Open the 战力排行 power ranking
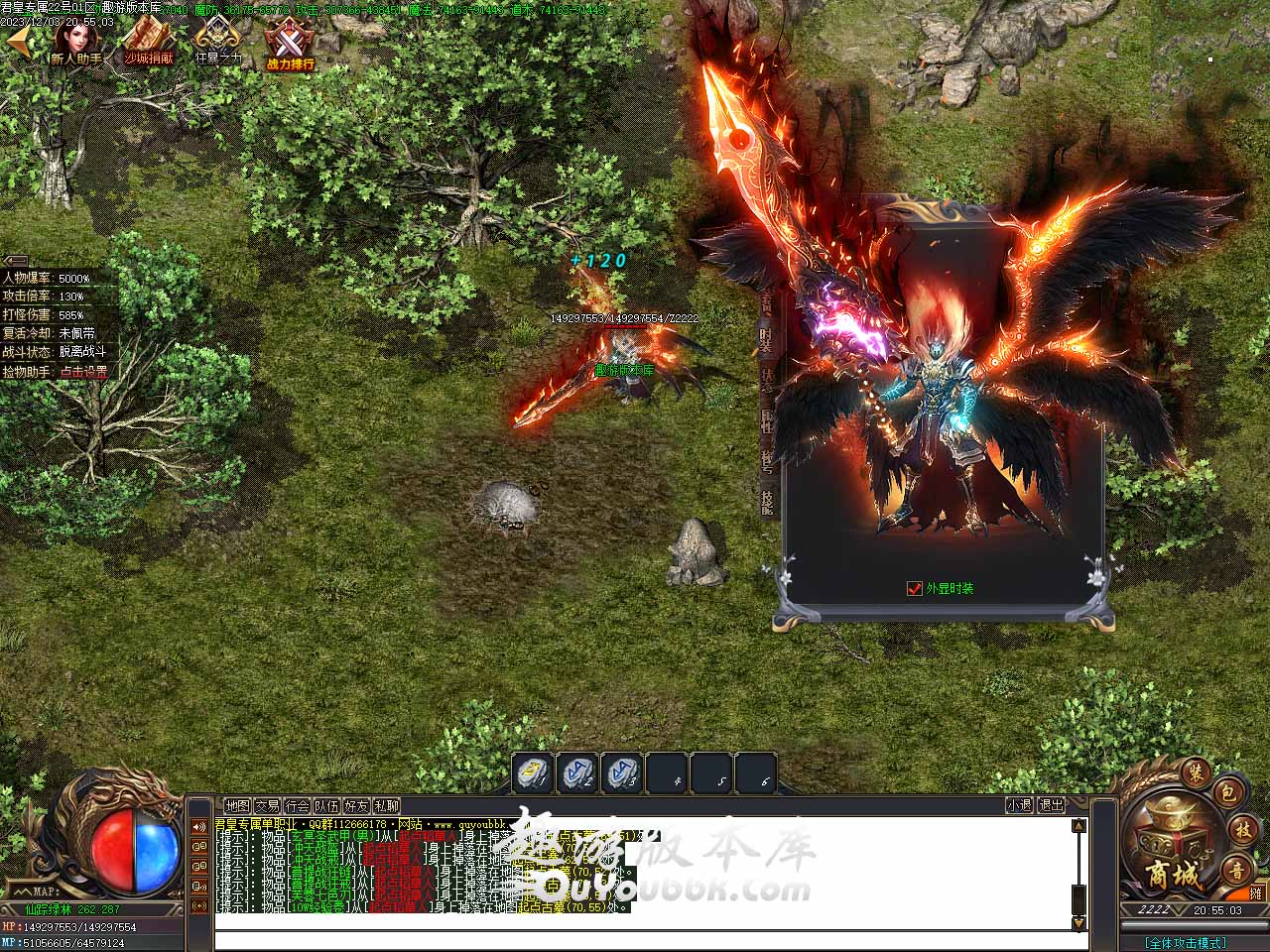The height and width of the screenshot is (952, 1270). pyautogui.click(x=290, y=46)
